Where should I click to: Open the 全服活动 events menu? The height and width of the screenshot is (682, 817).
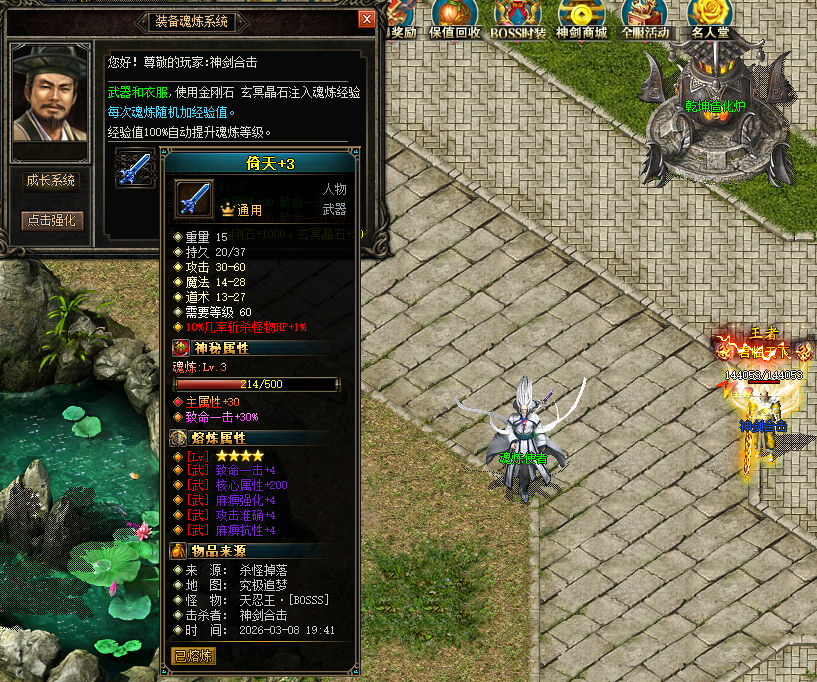click(x=645, y=19)
